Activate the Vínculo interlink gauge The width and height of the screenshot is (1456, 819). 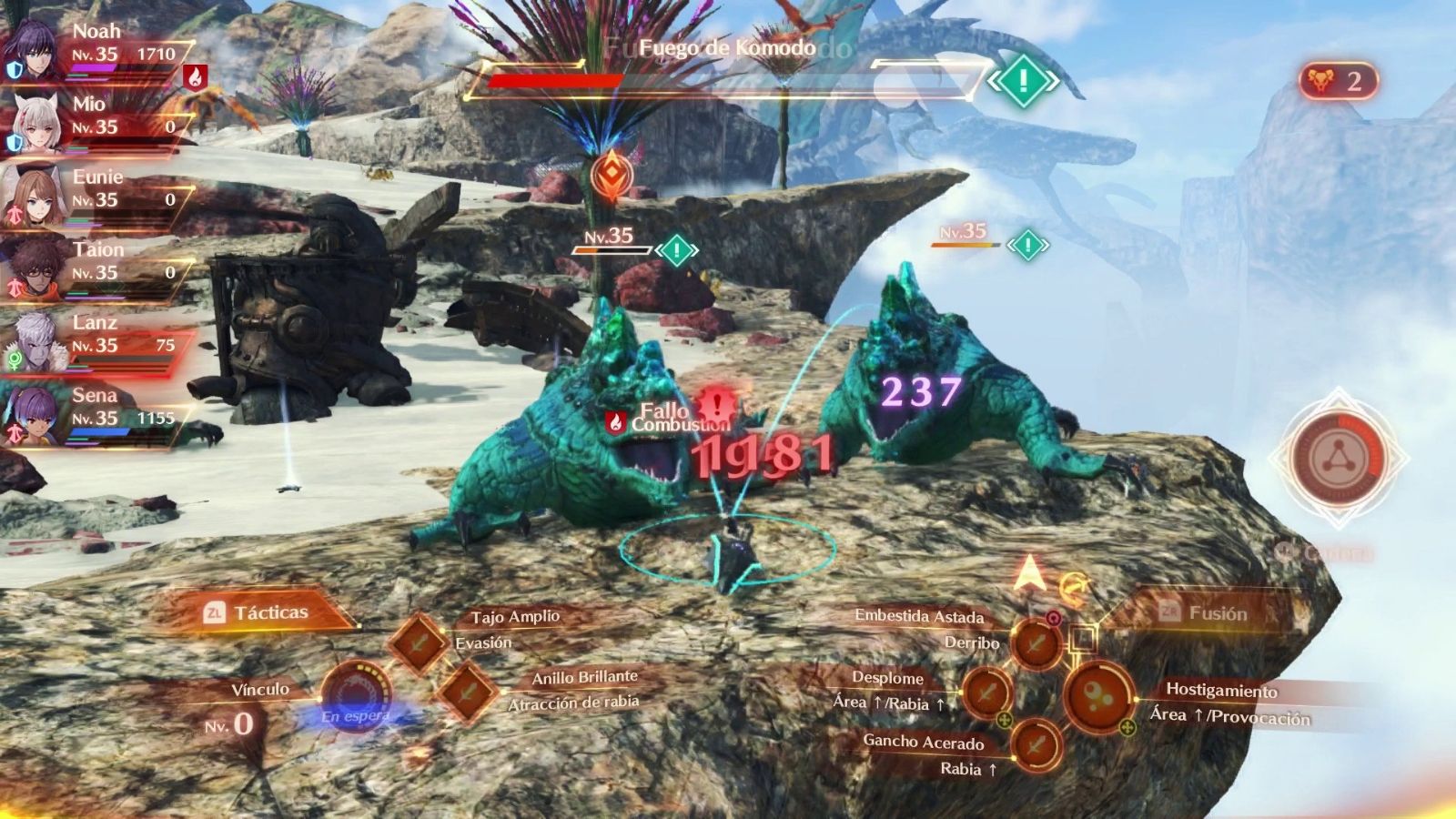click(x=356, y=699)
